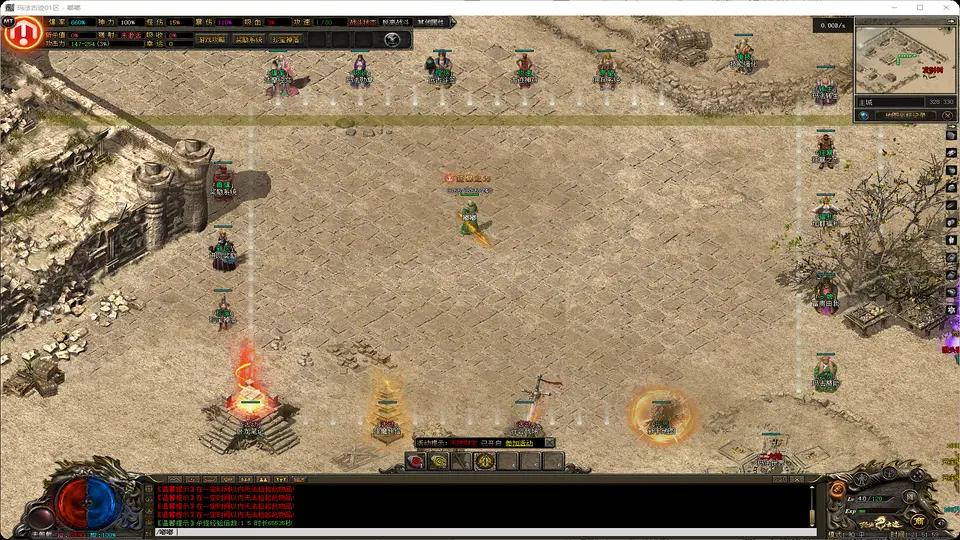Open the 奖励系统 reward system button
The width and height of the screenshot is (960, 540).
249,40
